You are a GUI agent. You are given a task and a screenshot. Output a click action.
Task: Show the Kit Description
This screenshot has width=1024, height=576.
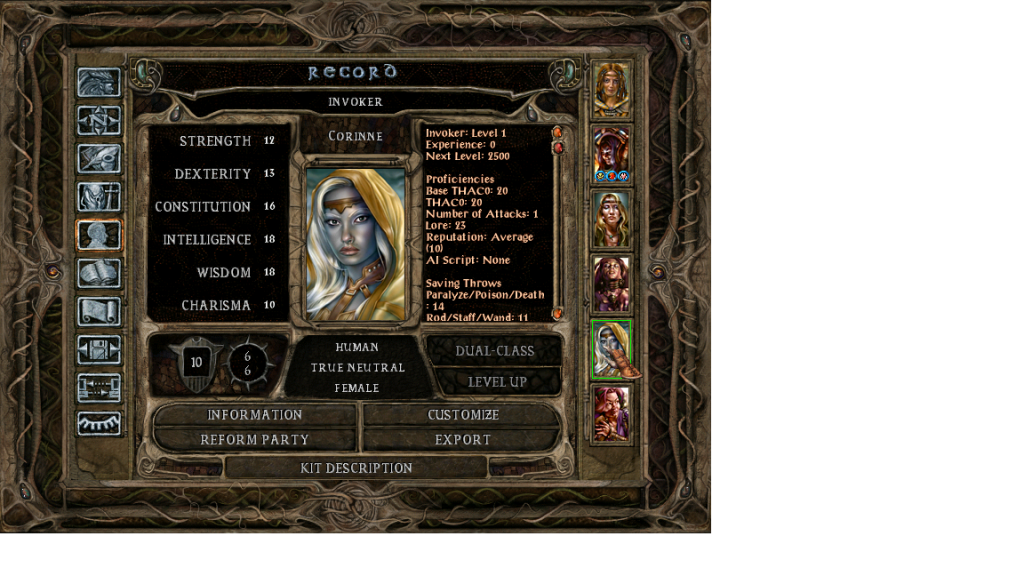356,468
